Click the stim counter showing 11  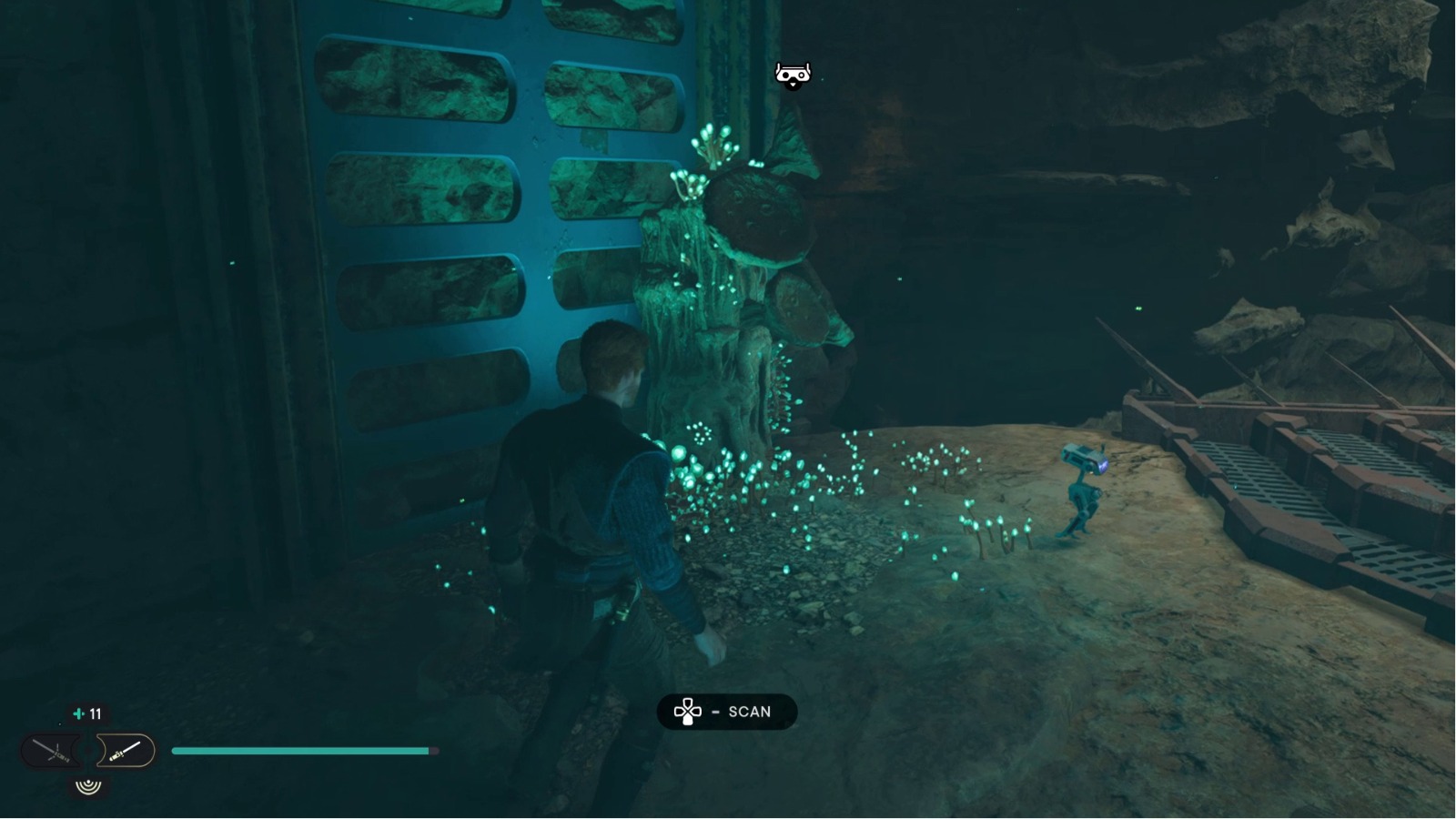(95, 713)
